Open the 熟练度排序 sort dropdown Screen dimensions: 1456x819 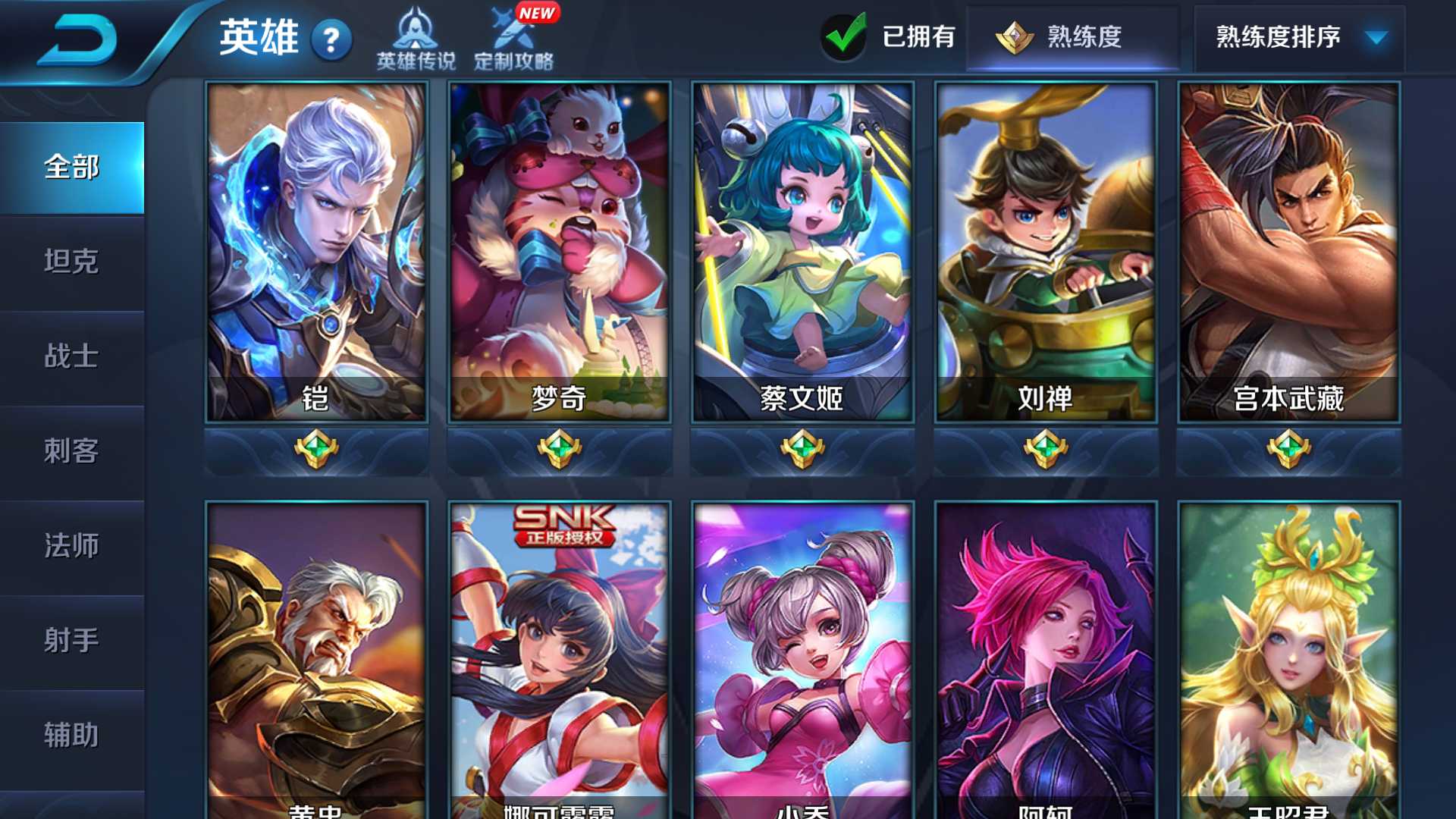1300,36
